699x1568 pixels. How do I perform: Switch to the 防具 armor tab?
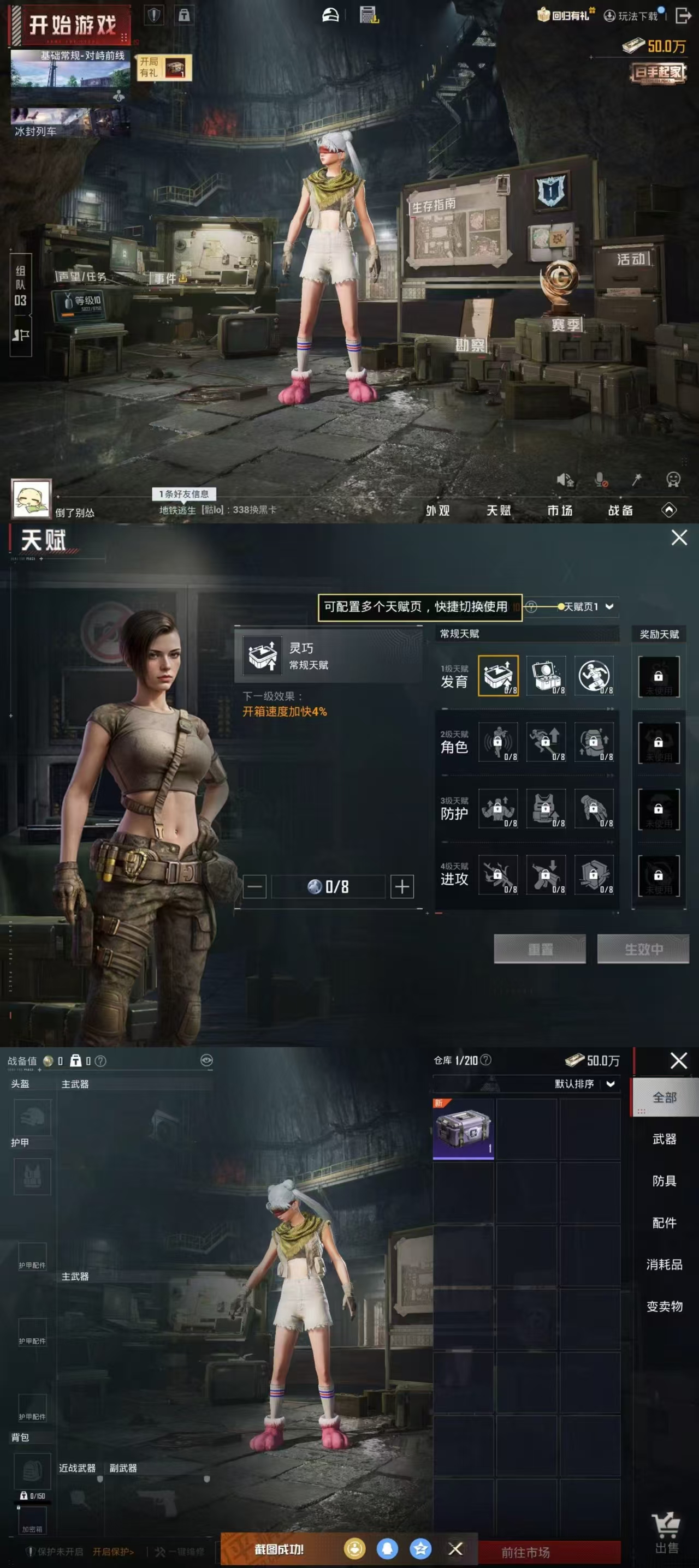664,1181
